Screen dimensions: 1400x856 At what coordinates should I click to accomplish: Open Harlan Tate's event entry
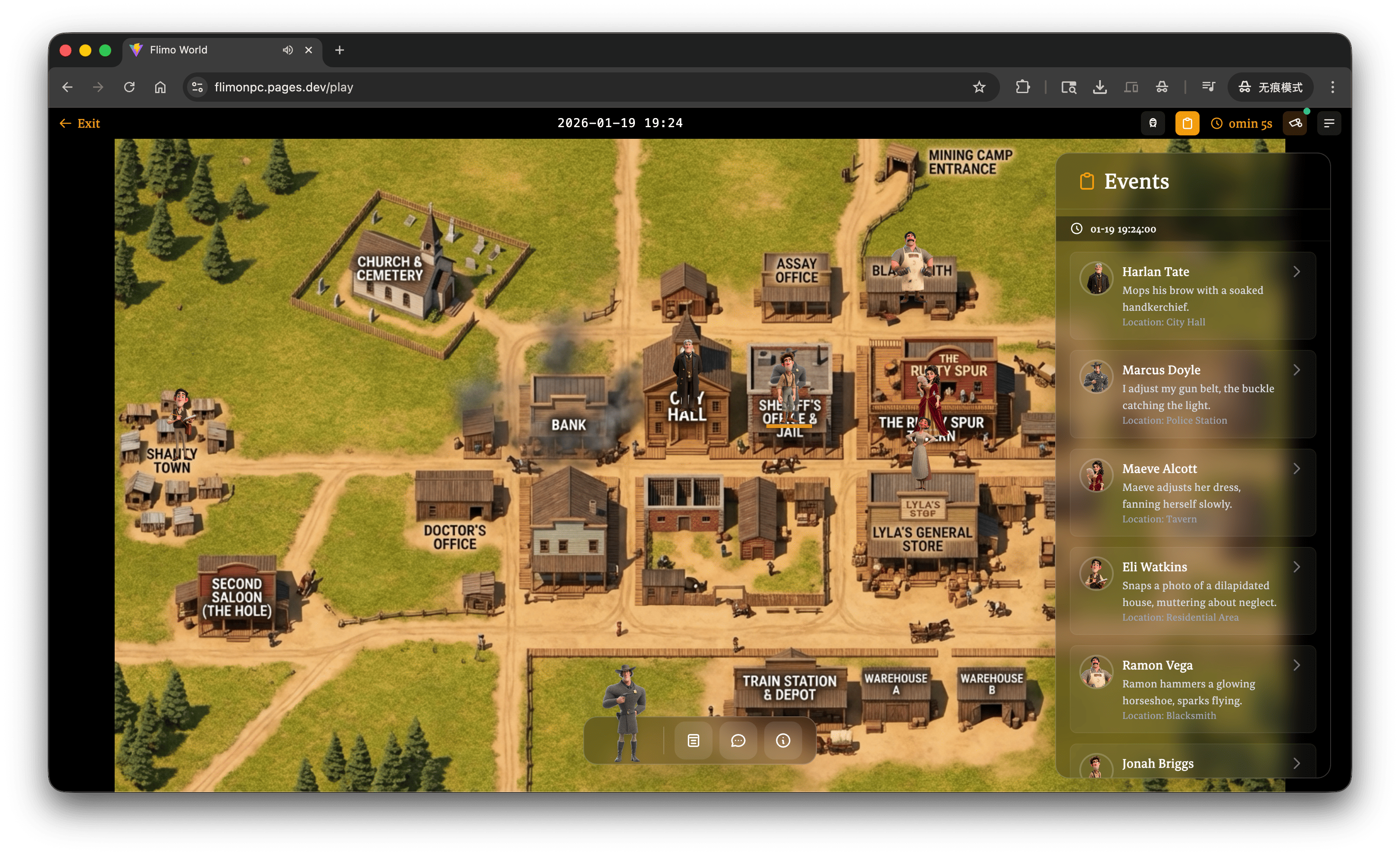click(x=1192, y=295)
